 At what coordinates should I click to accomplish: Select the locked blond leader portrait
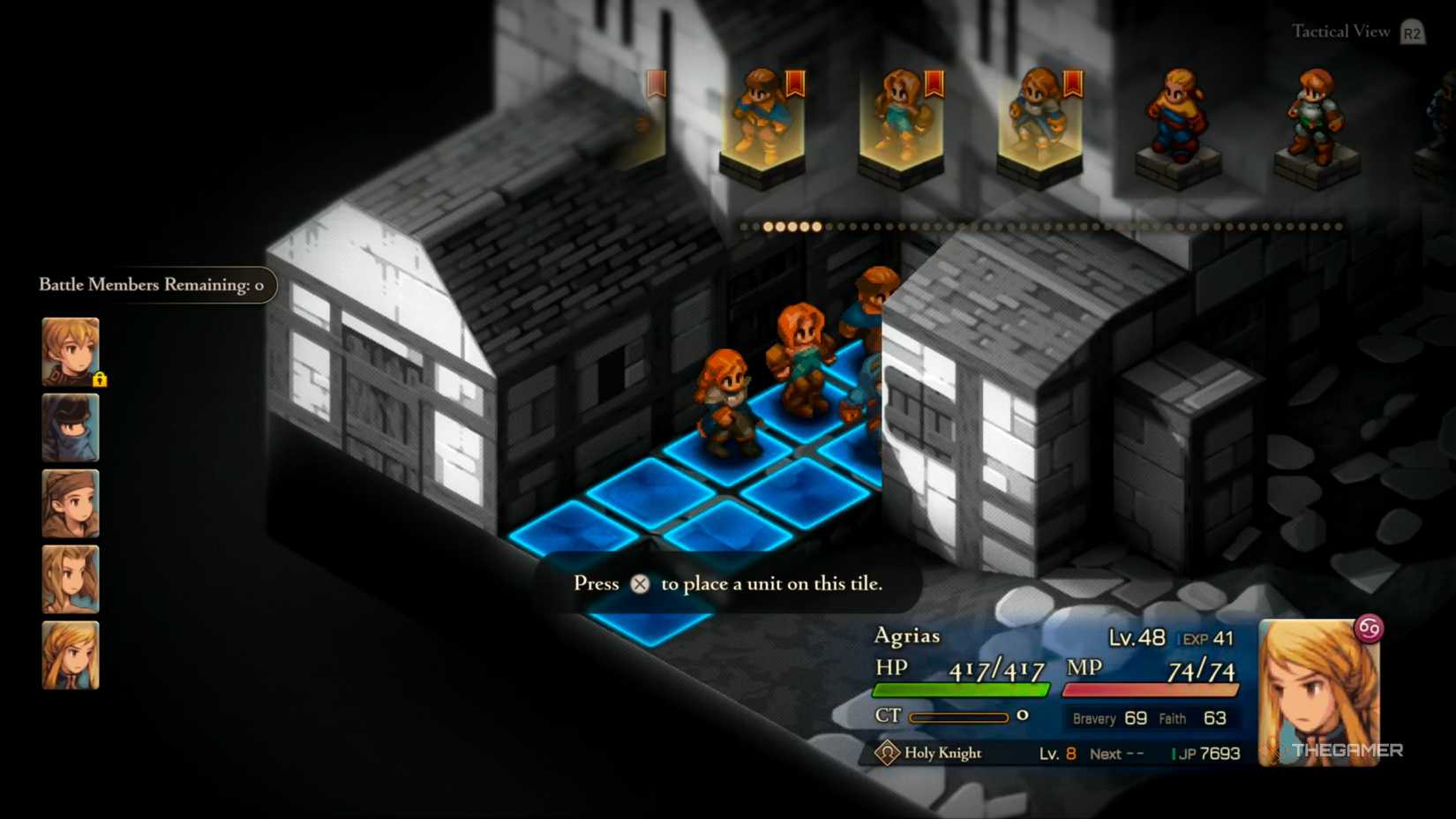point(71,351)
